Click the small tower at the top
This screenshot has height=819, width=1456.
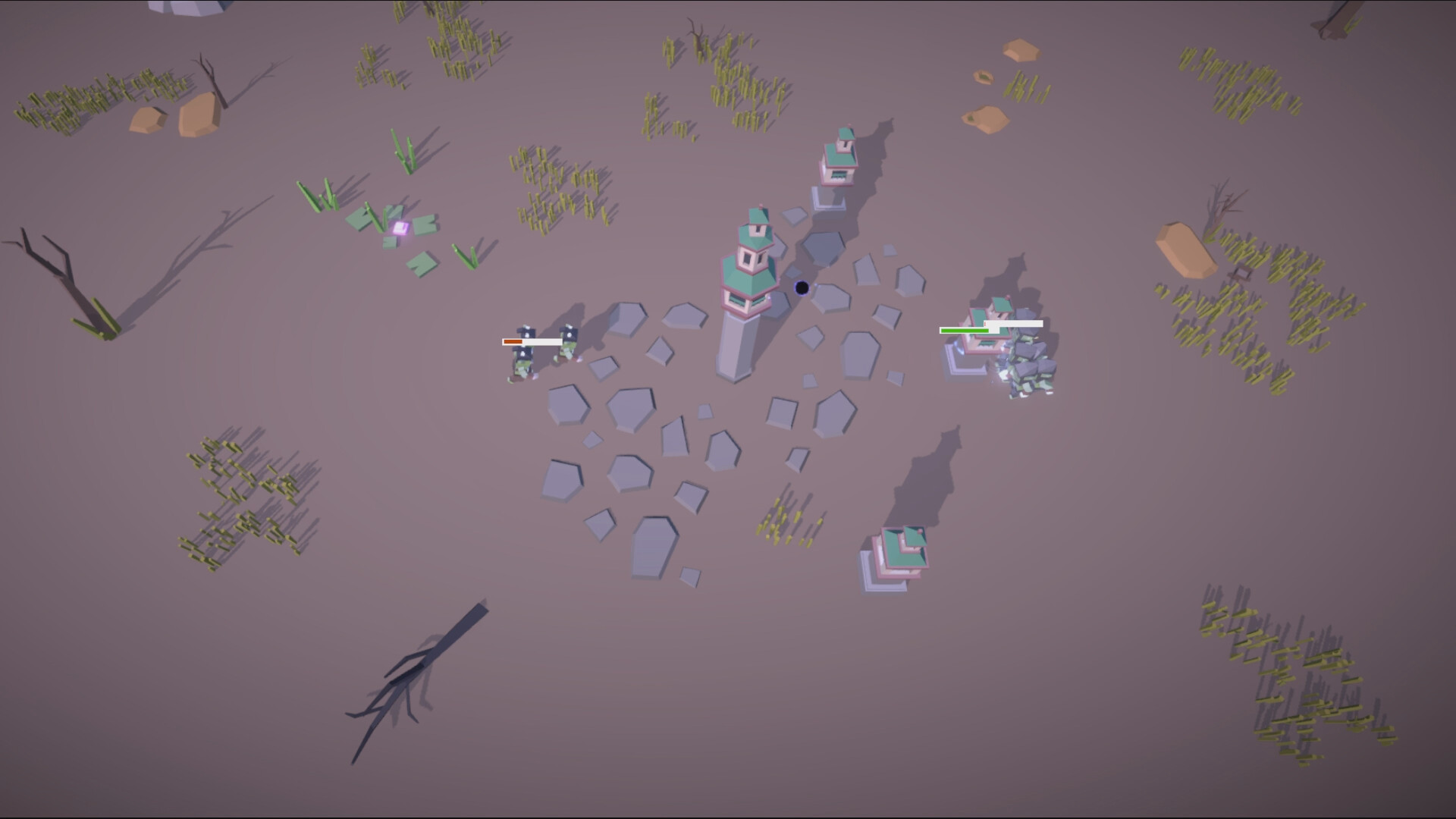(838, 159)
